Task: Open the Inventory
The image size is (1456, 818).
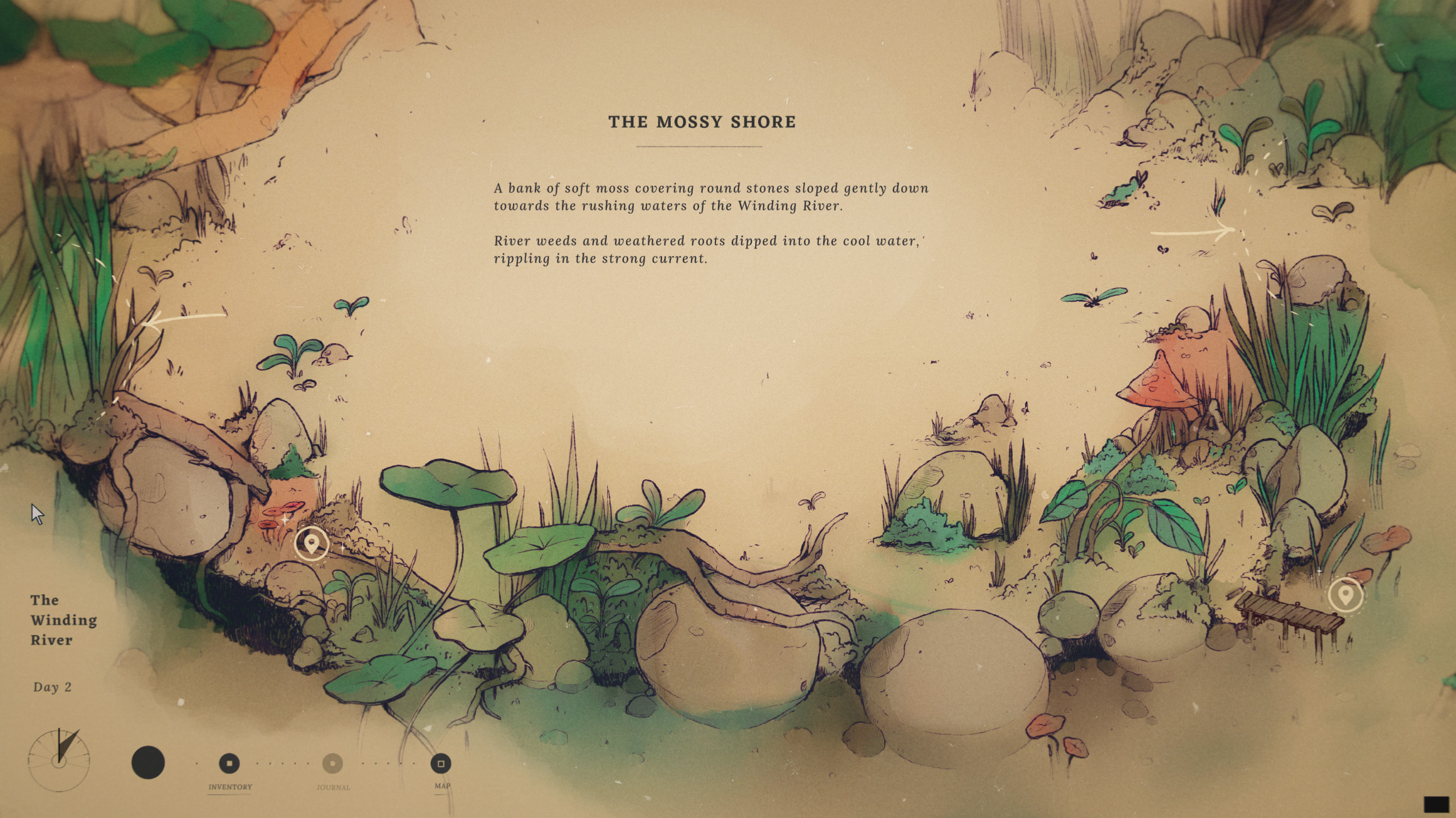Action: point(229,763)
